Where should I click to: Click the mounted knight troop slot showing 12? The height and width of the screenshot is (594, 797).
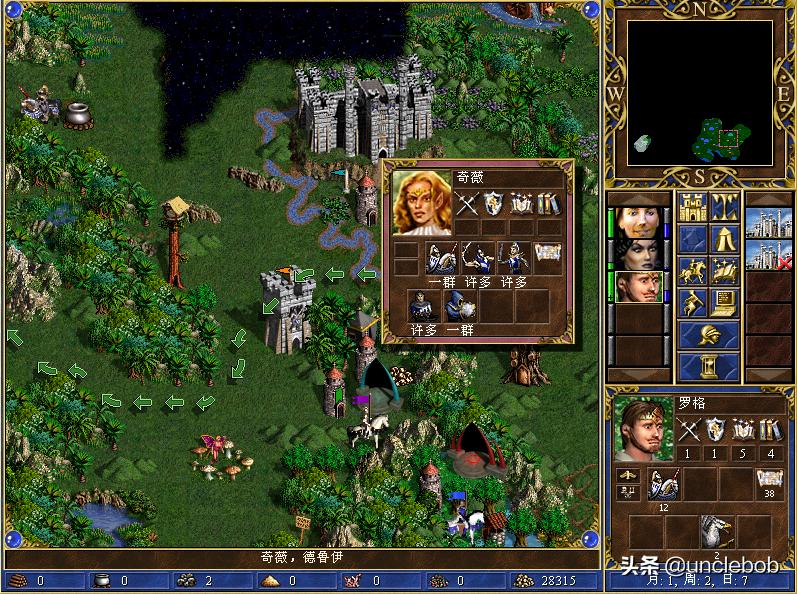tap(662, 484)
